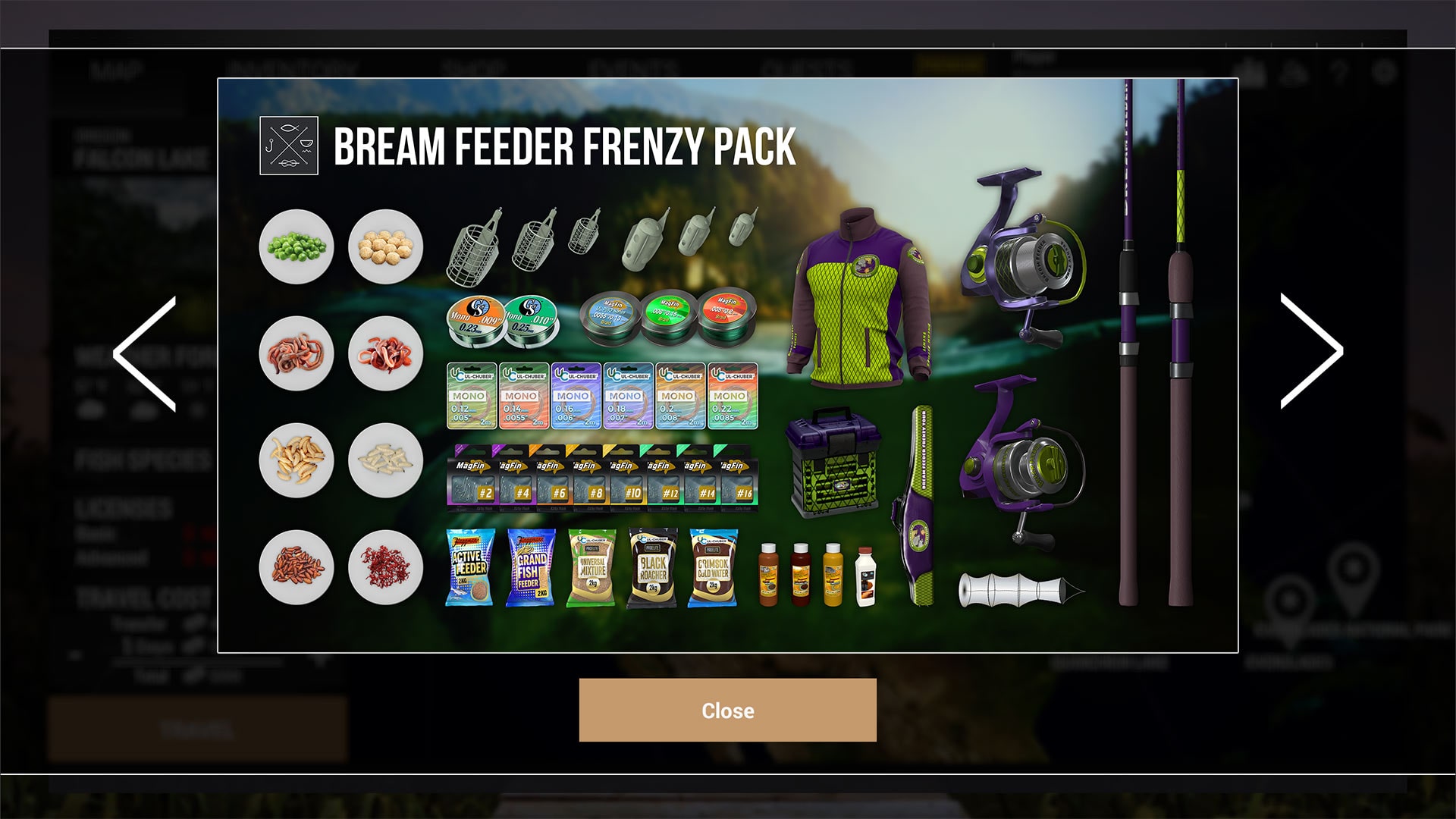Screen dimensions: 1456x819
Task: Click the cloud icon near the help icon
Action: coord(1293,71)
